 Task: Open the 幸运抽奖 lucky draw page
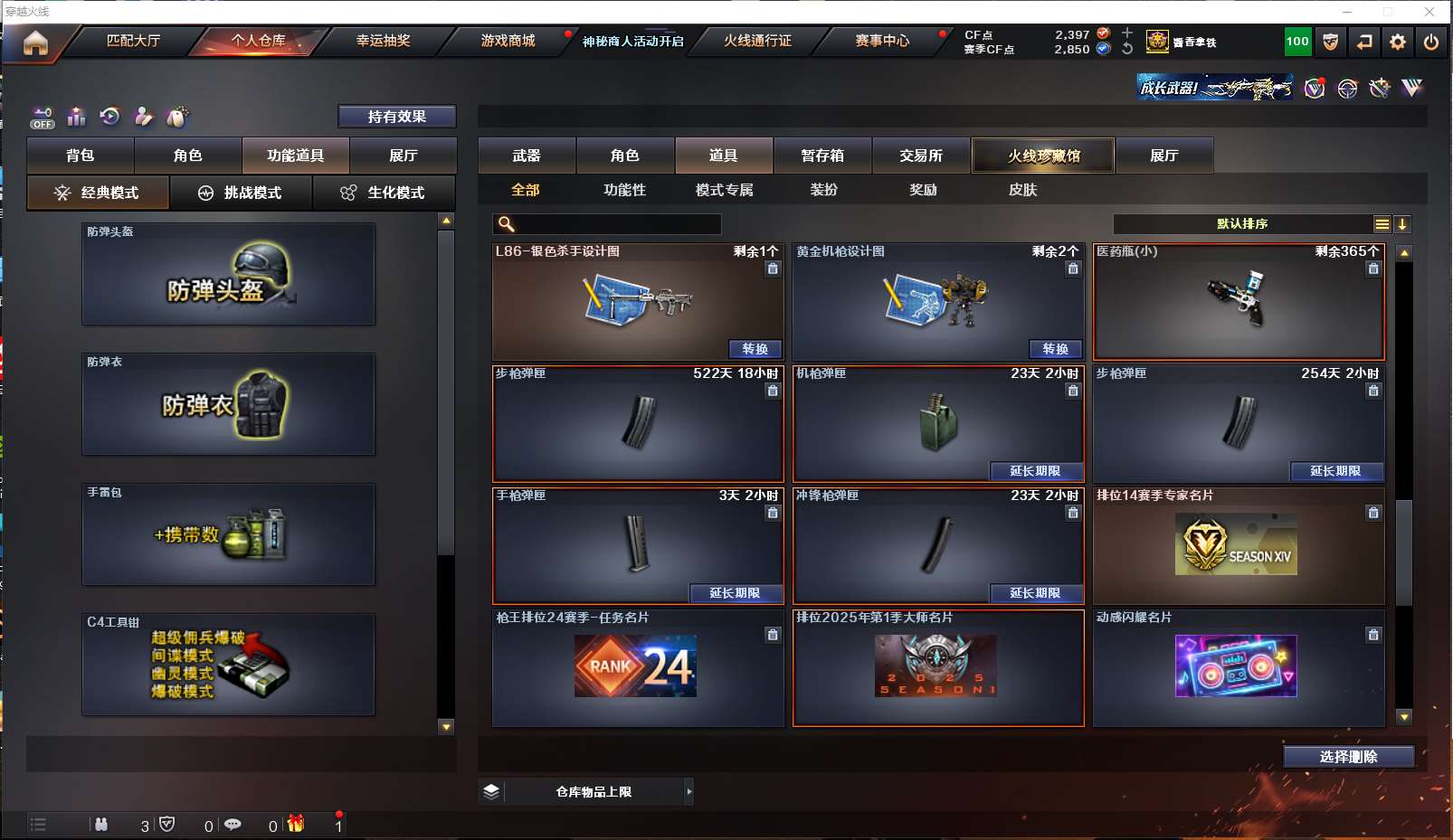point(383,41)
